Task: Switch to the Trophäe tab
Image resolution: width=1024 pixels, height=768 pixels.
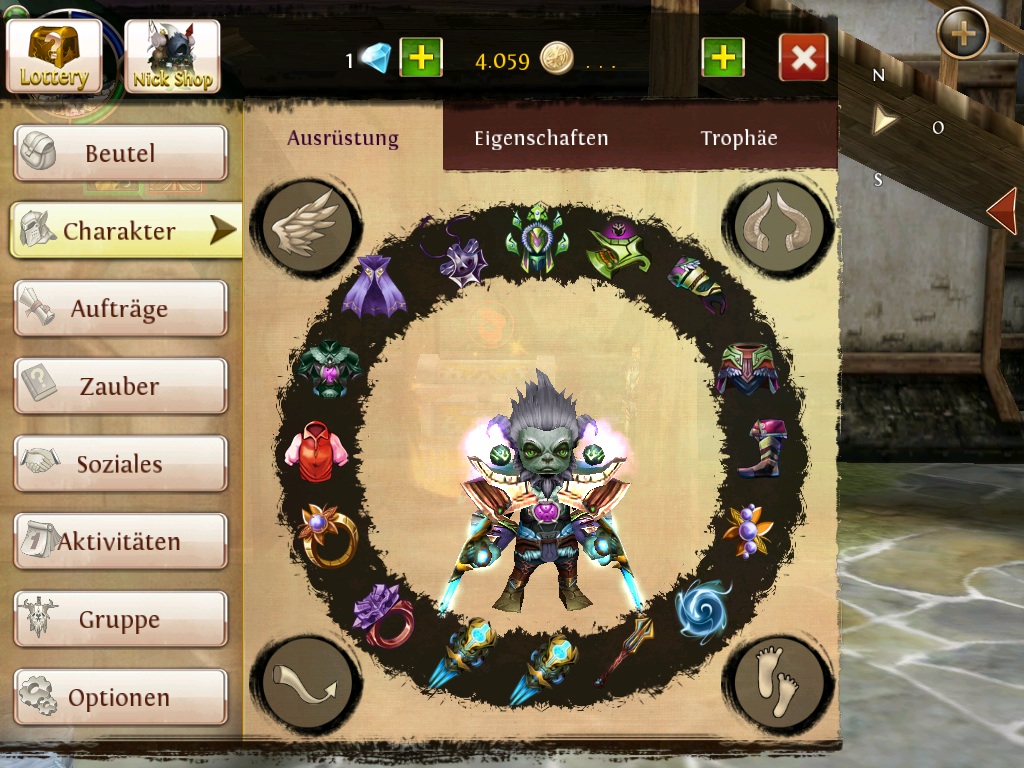Action: 739,138
